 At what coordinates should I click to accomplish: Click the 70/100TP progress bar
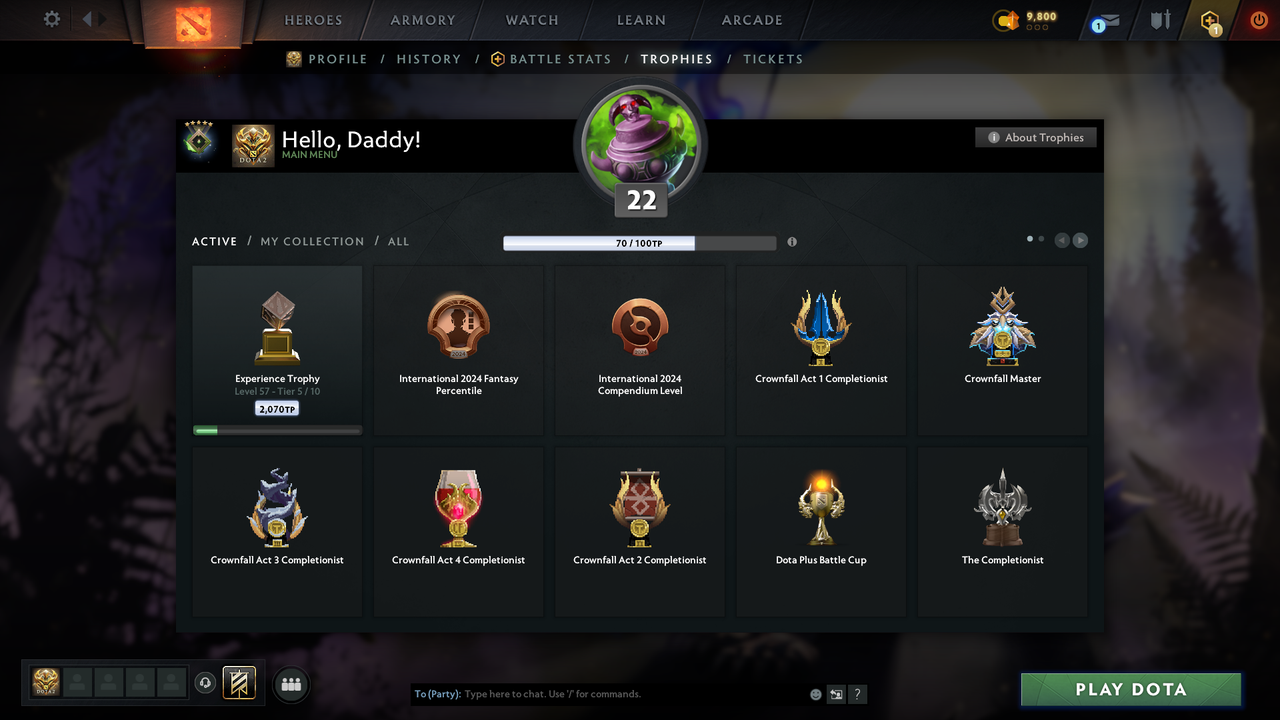point(640,242)
